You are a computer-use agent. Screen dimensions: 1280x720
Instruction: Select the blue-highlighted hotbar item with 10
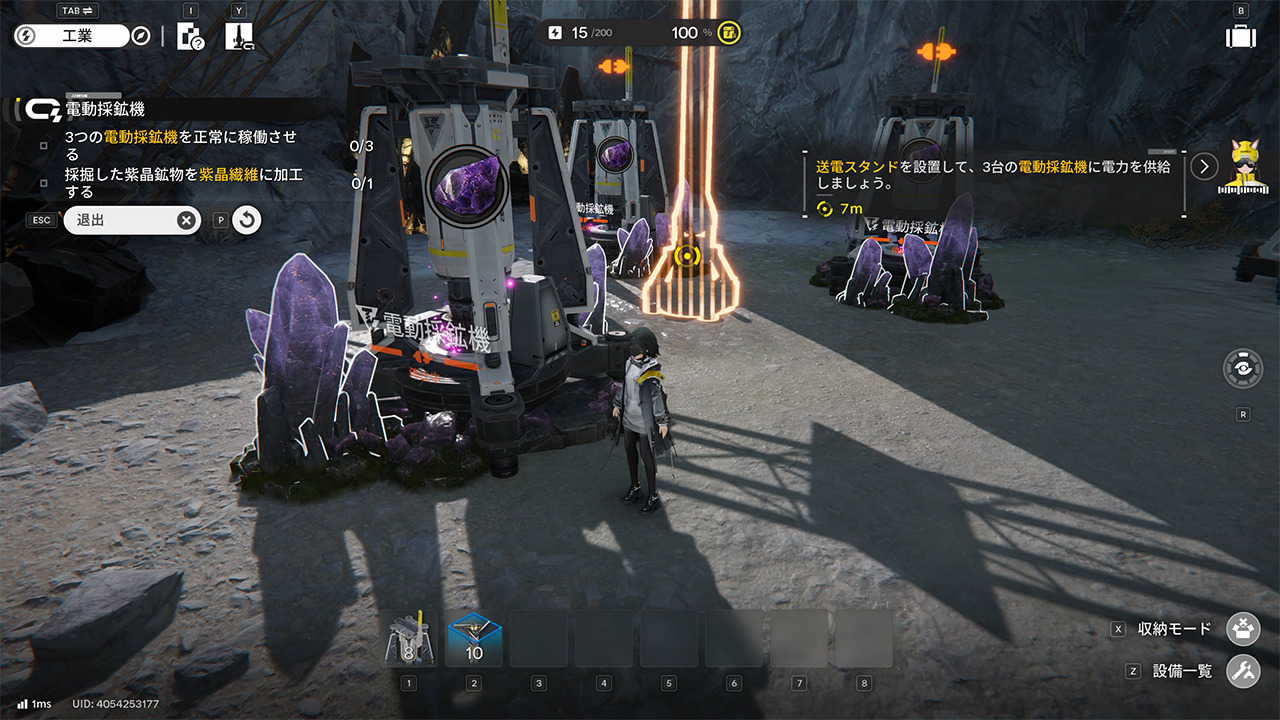pos(474,640)
